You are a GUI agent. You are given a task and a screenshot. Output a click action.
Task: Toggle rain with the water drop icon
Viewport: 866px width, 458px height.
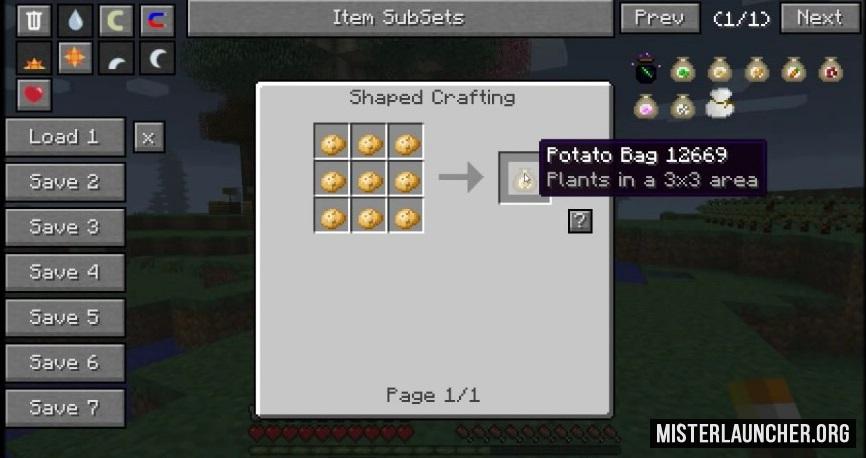pyautogui.click(x=75, y=19)
